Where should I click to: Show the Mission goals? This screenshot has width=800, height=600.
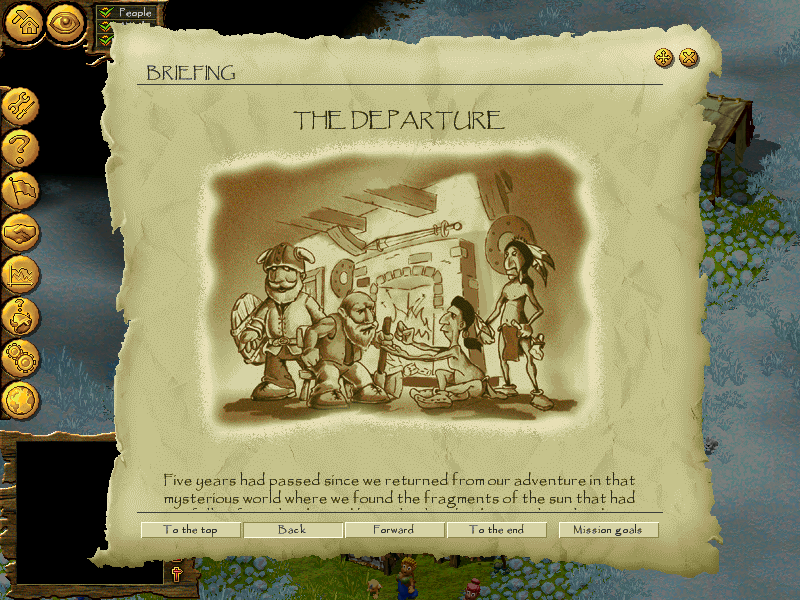[608, 530]
